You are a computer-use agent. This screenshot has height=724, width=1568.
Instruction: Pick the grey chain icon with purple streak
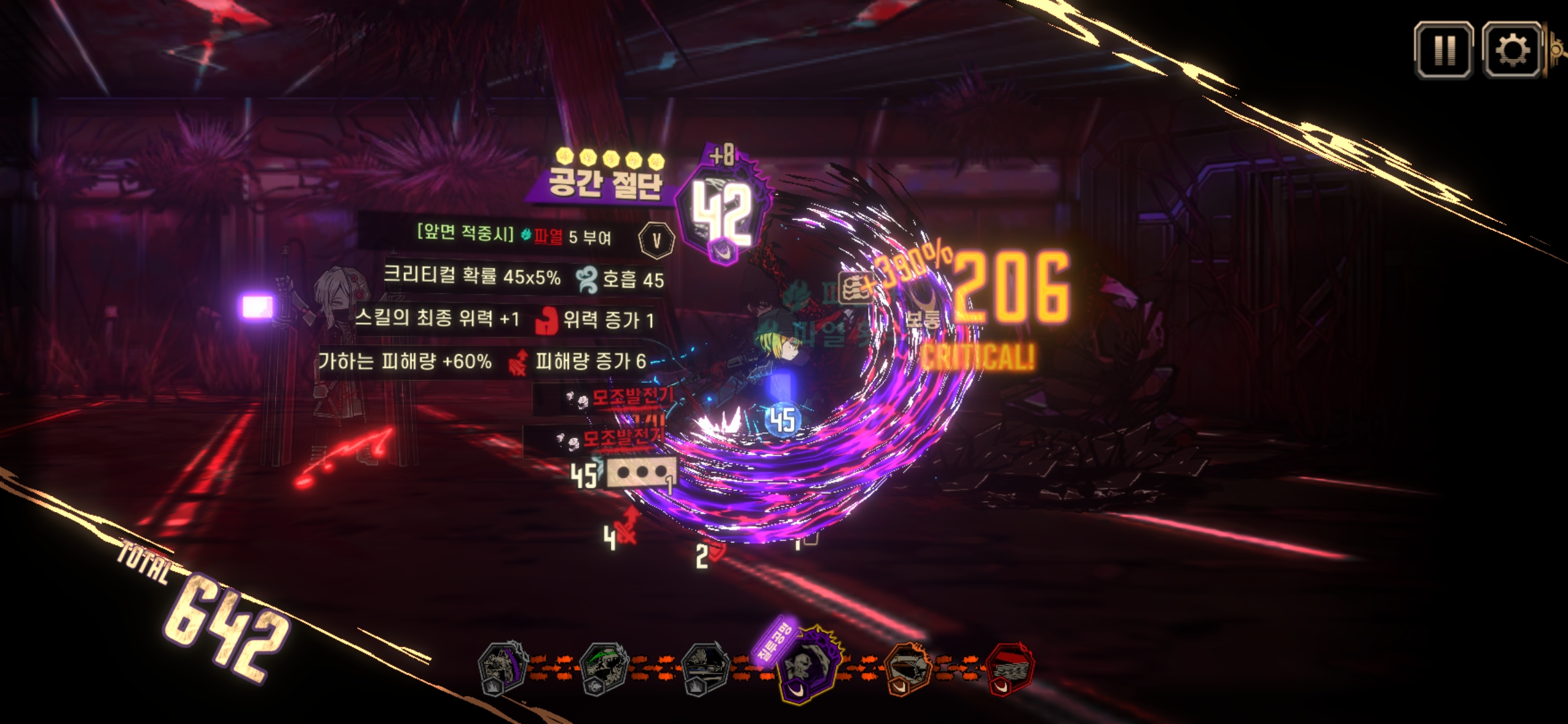click(x=502, y=668)
